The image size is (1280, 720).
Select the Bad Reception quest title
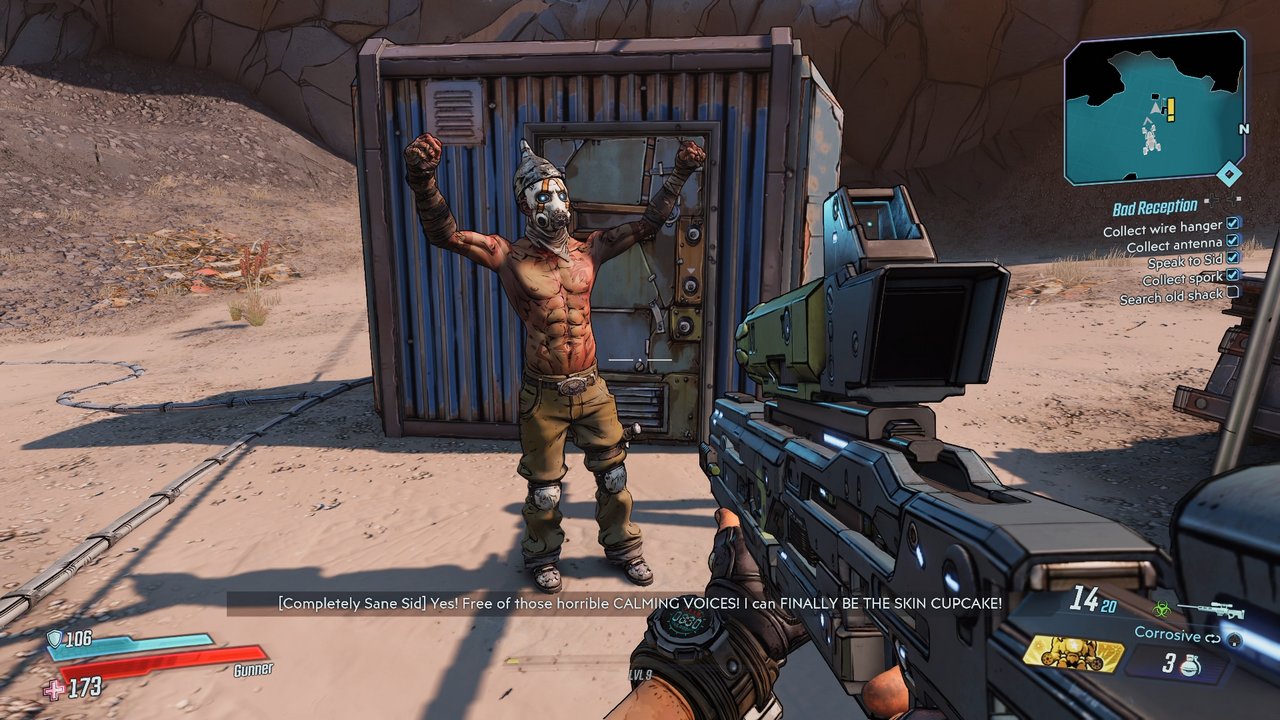pyautogui.click(x=1154, y=208)
